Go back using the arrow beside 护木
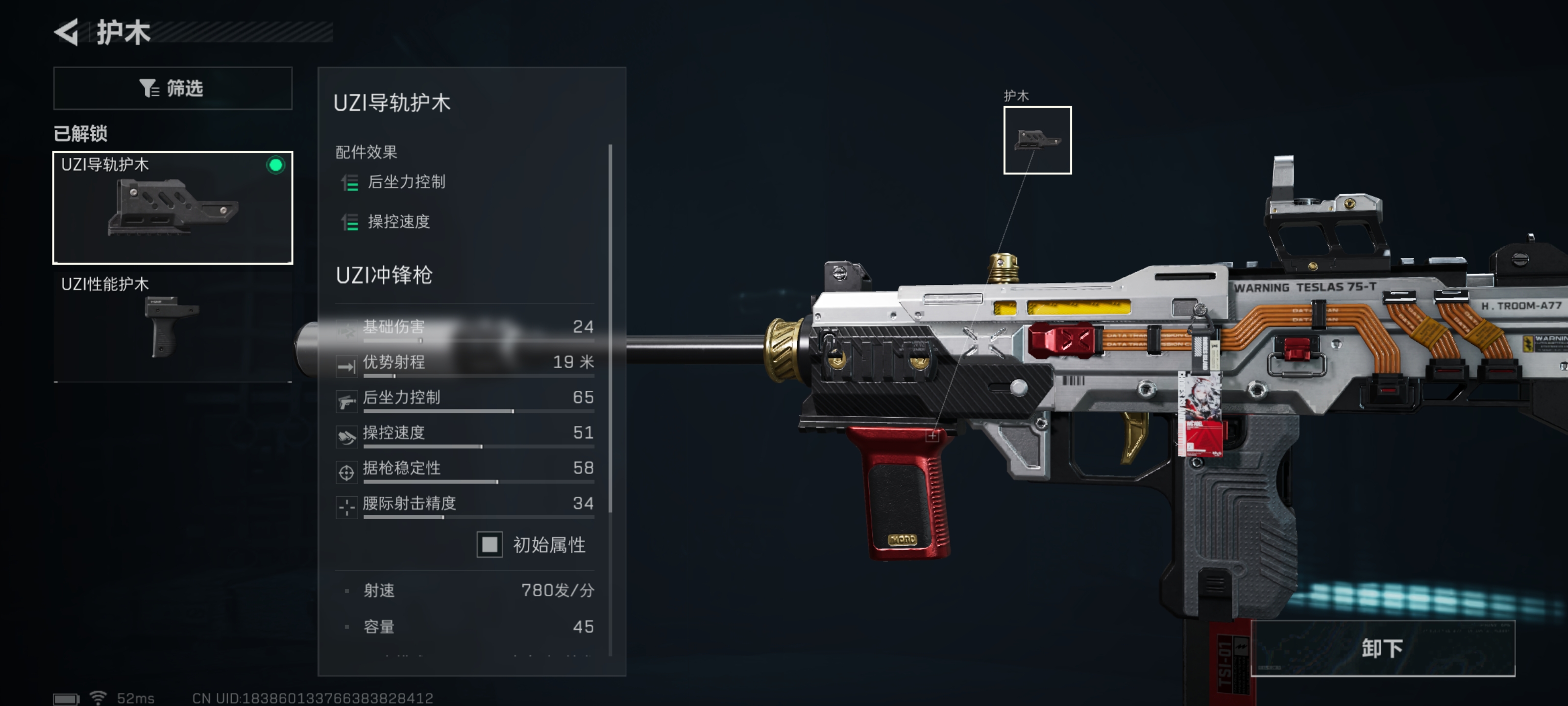Image resolution: width=1568 pixels, height=706 pixels. [x=66, y=32]
